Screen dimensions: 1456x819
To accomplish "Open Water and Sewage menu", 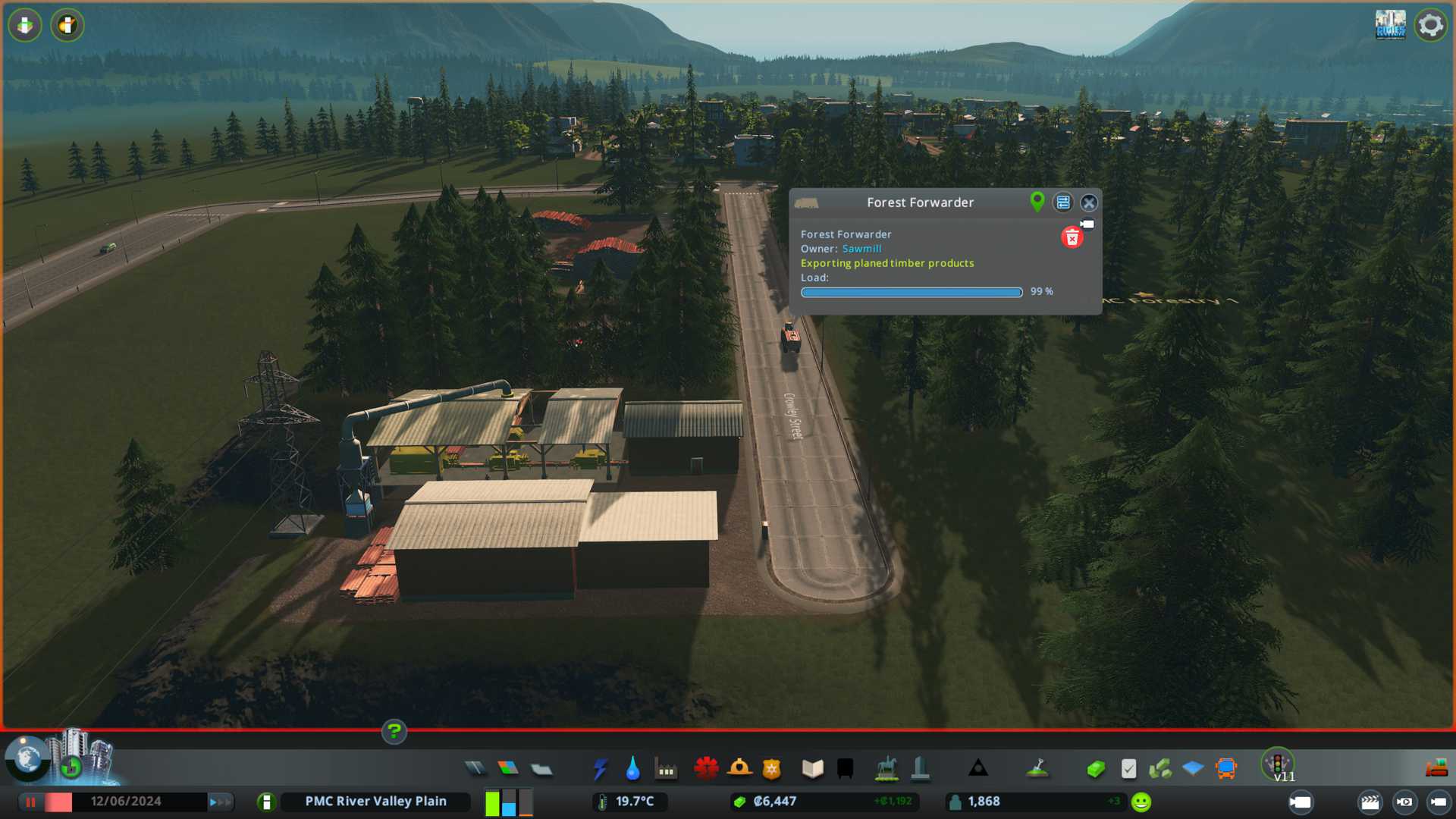I will 632,769.
